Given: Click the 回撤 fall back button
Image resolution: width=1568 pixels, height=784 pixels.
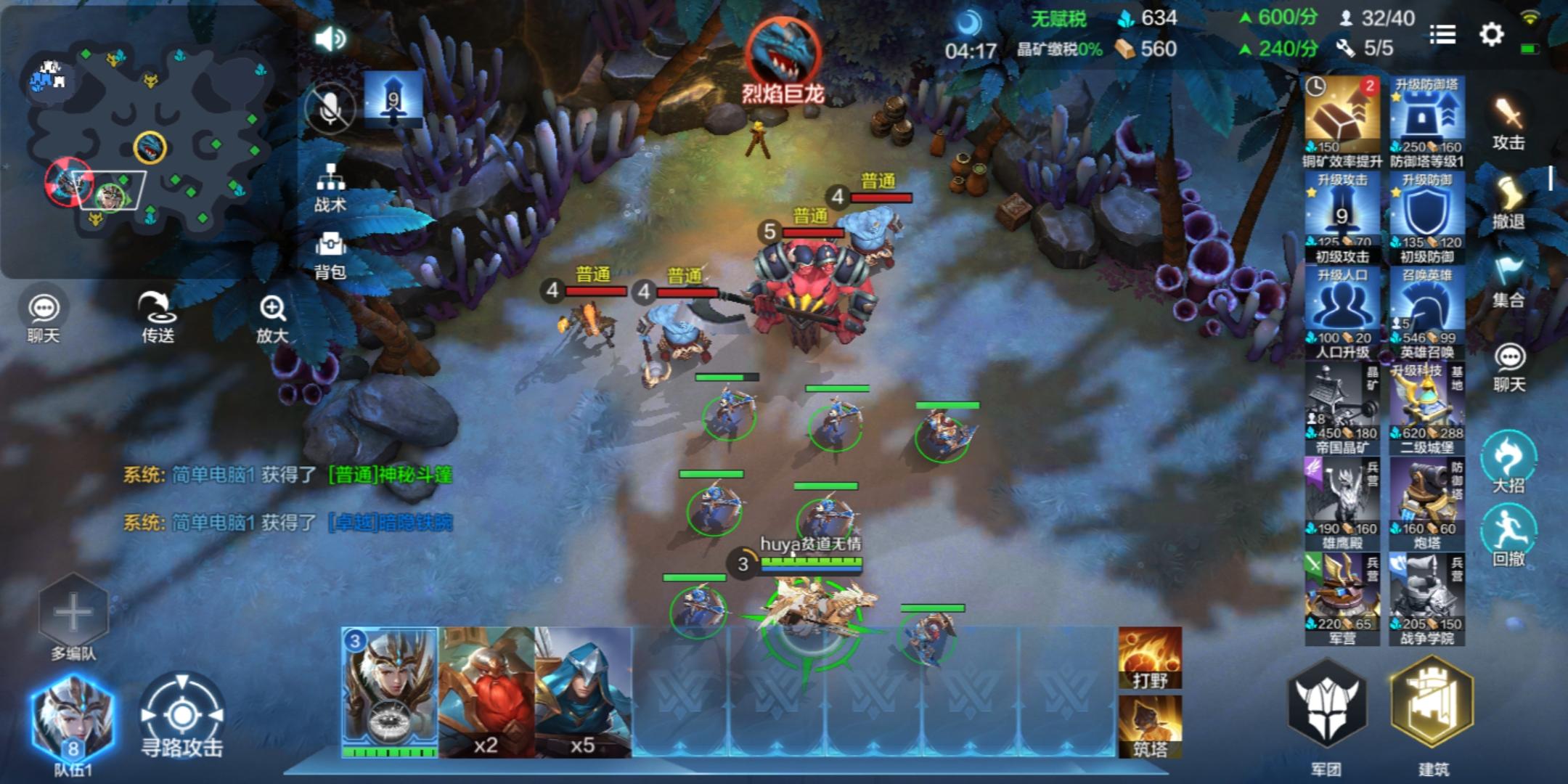Looking at the screenshot, I should pyautogui.click(x=1508, y=537).
